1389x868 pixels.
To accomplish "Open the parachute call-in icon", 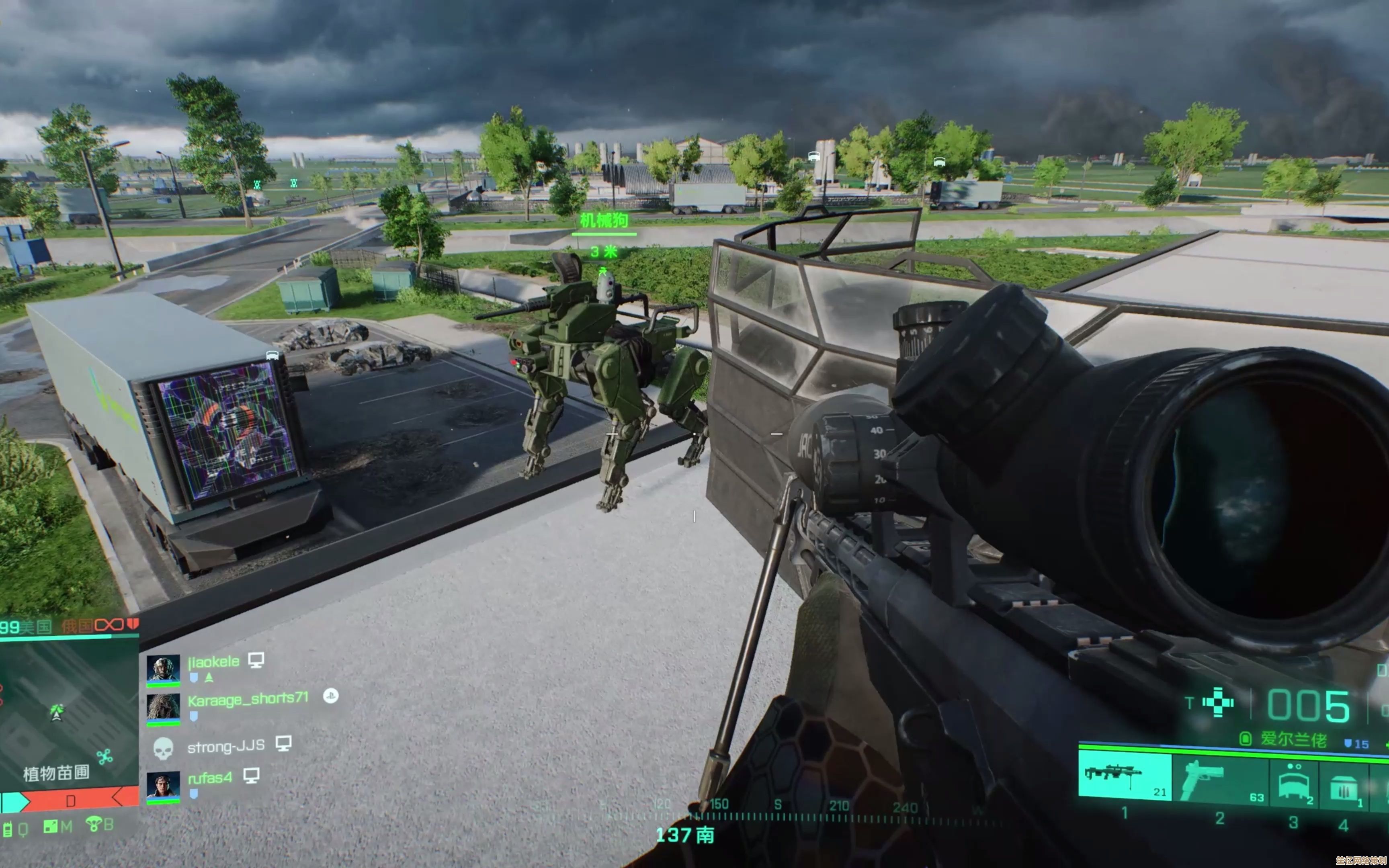I will point(93,825).
